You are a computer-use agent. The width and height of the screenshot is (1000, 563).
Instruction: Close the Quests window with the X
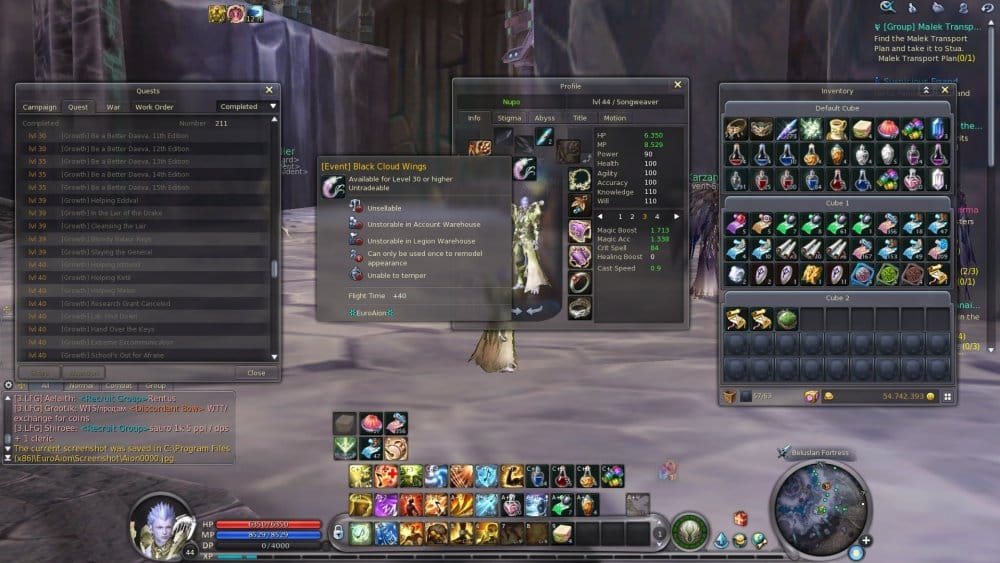coord(269,90)
